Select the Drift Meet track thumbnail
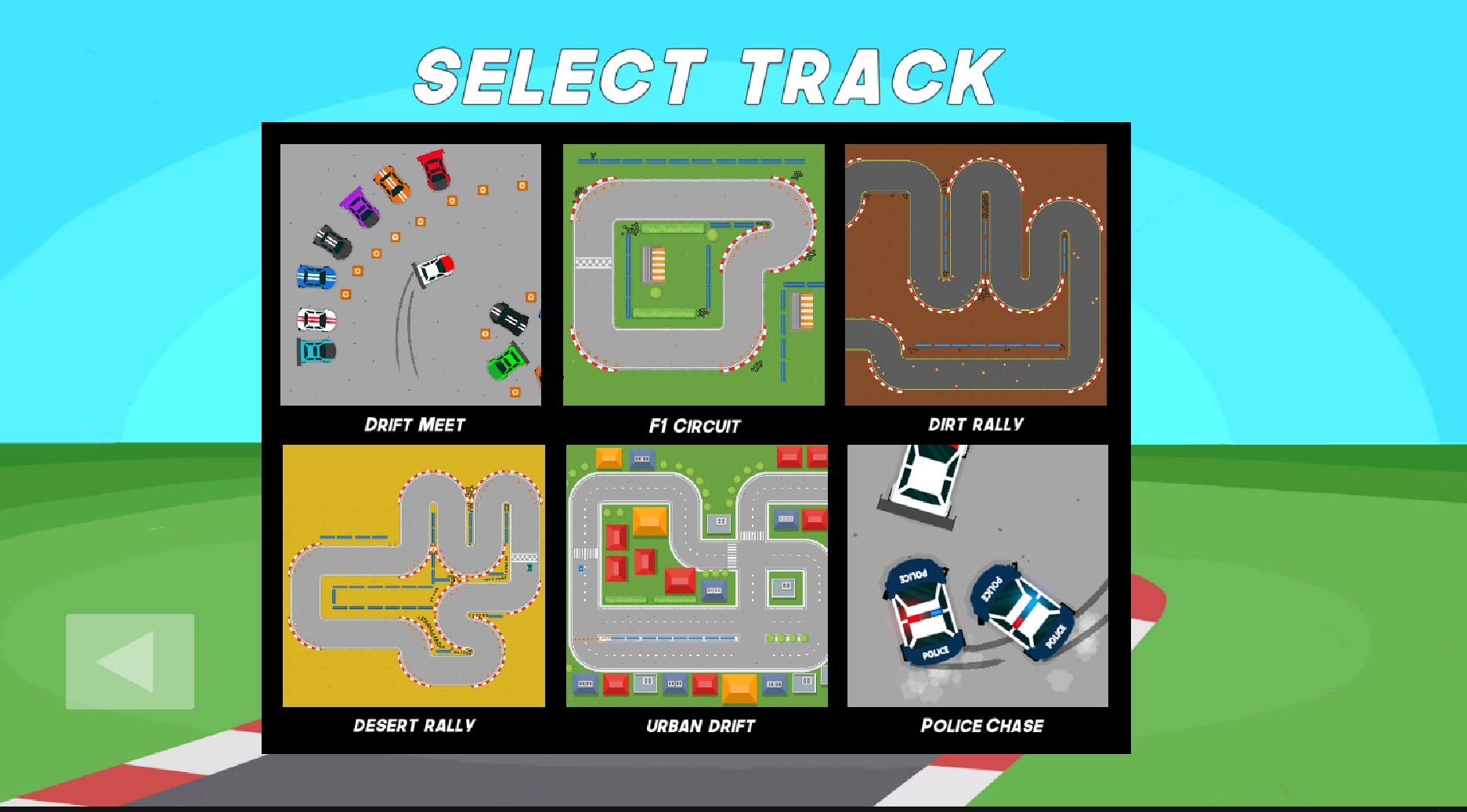Viewport: 1467px width, 812px height. [x=410, y=274]
